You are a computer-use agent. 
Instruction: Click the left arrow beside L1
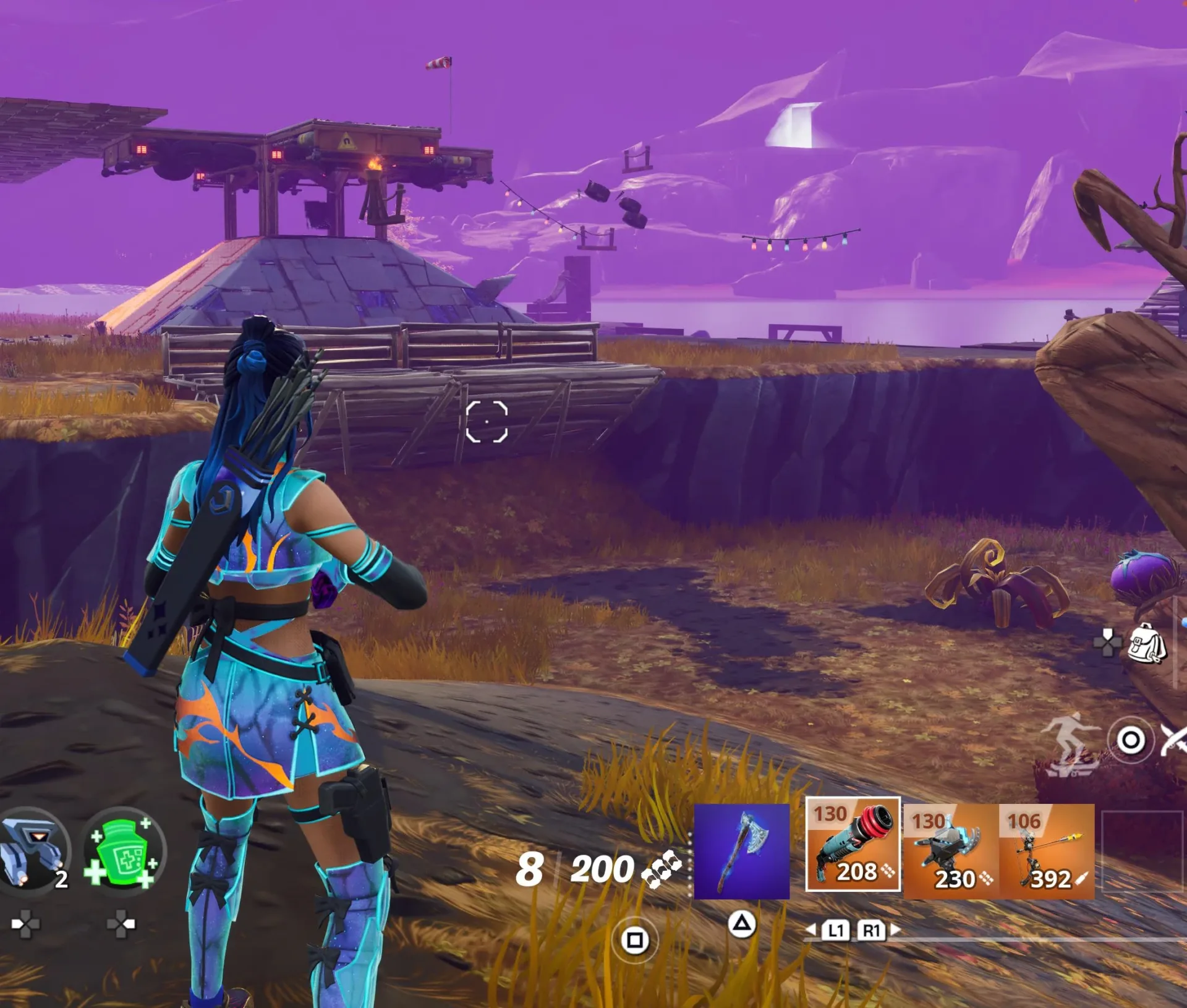(811, 929)
